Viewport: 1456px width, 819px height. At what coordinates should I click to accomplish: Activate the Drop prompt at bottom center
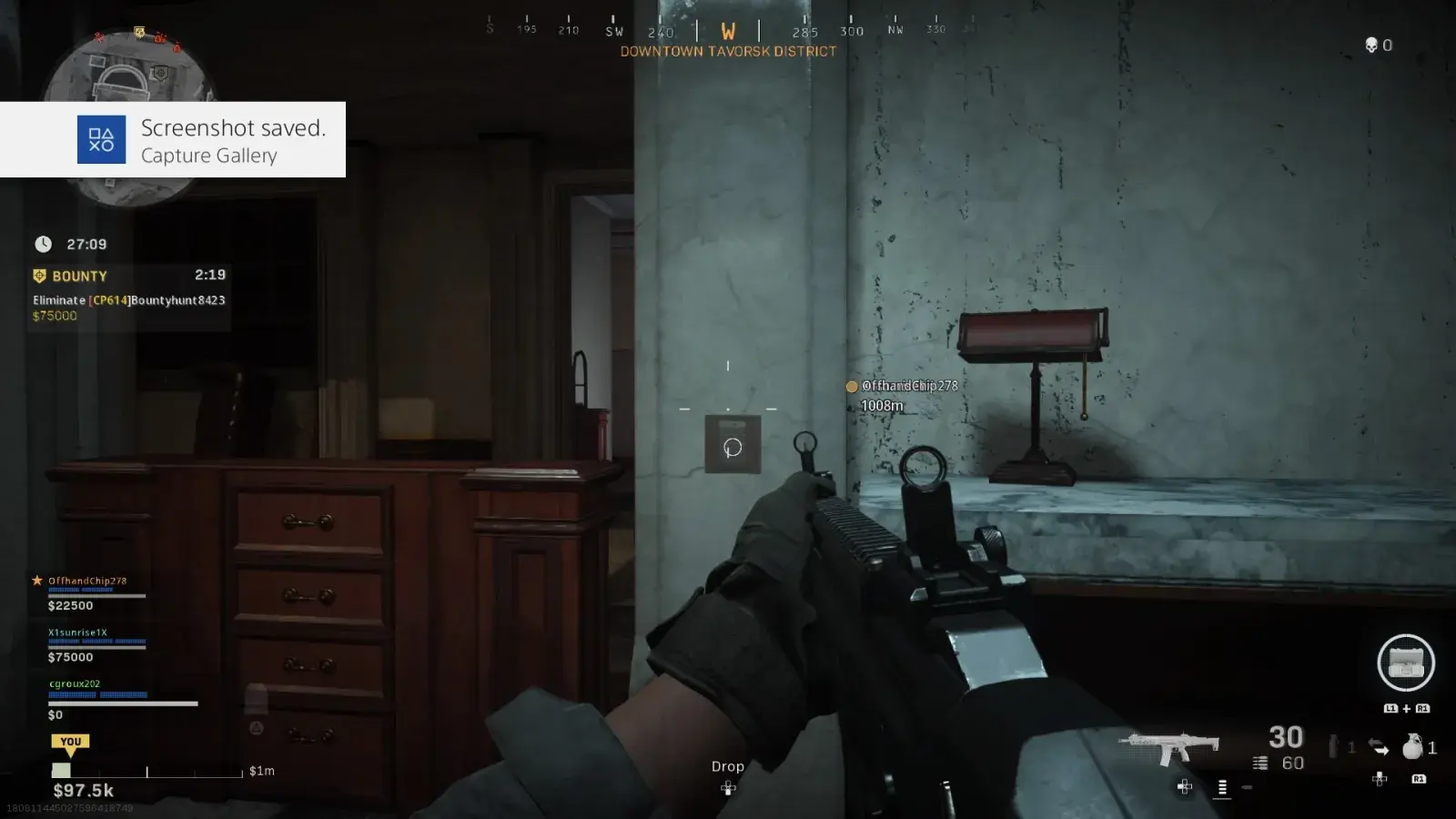[727, 766]
